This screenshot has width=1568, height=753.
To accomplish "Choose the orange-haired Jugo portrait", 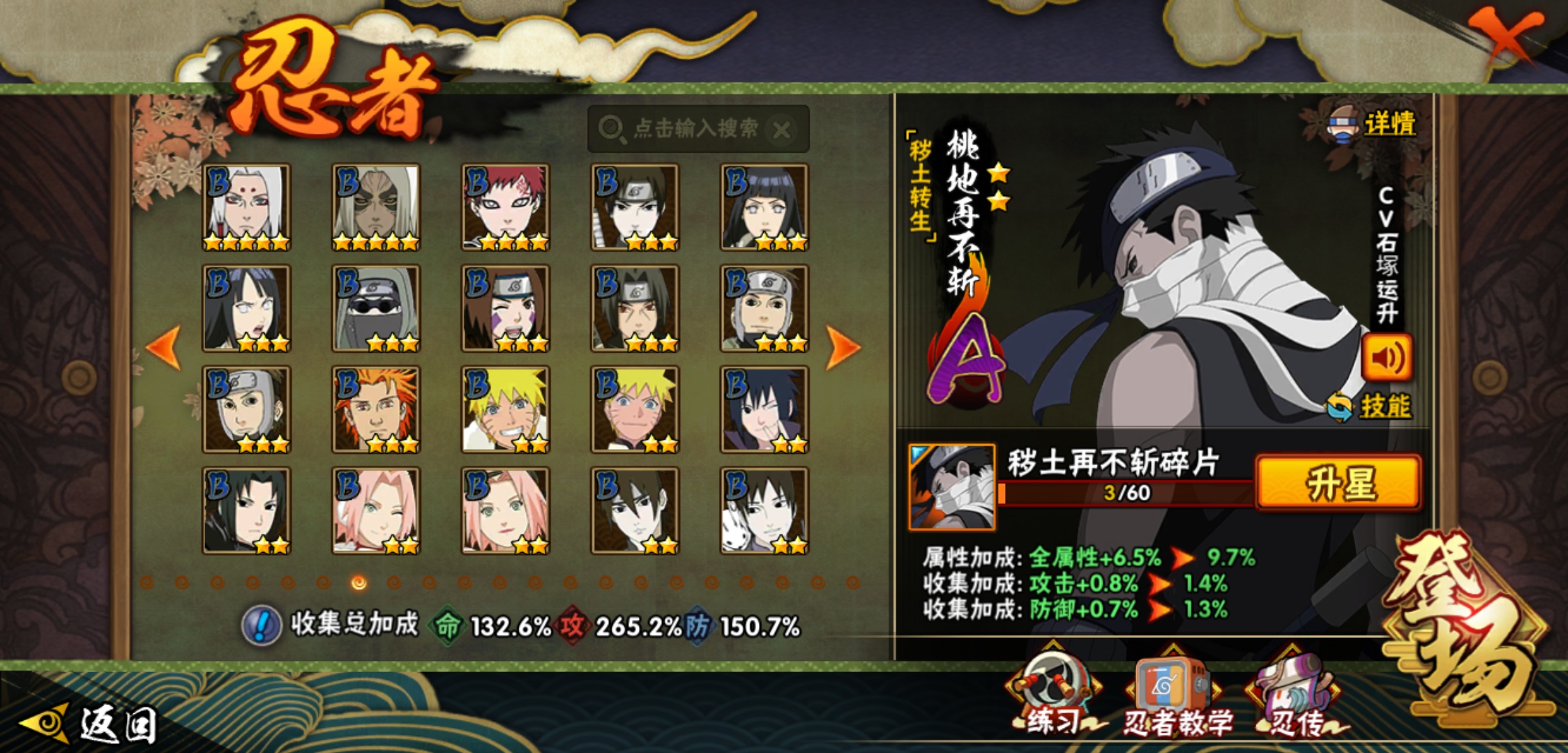I will coord(376,409).
